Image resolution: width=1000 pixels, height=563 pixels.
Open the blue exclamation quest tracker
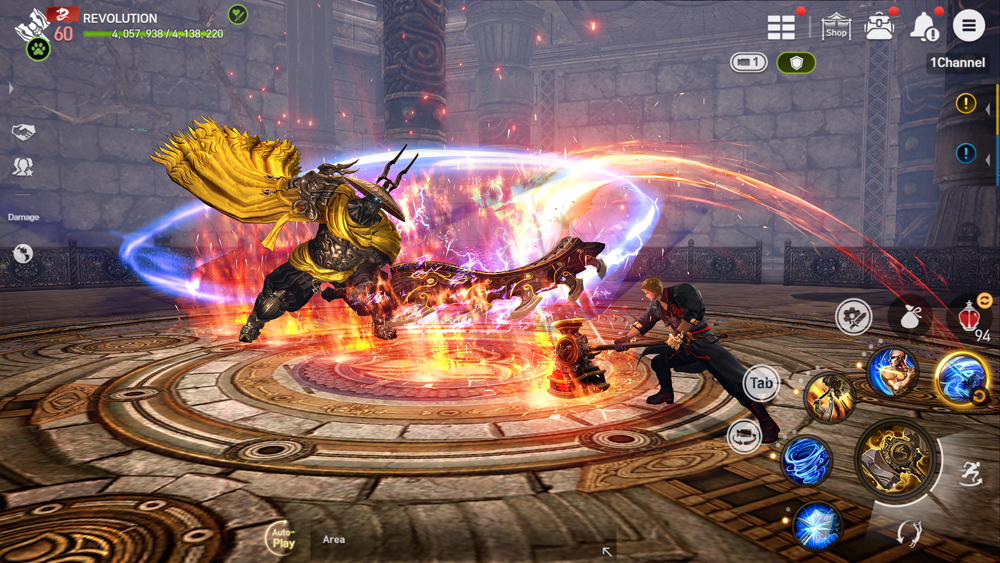point(966,153)
